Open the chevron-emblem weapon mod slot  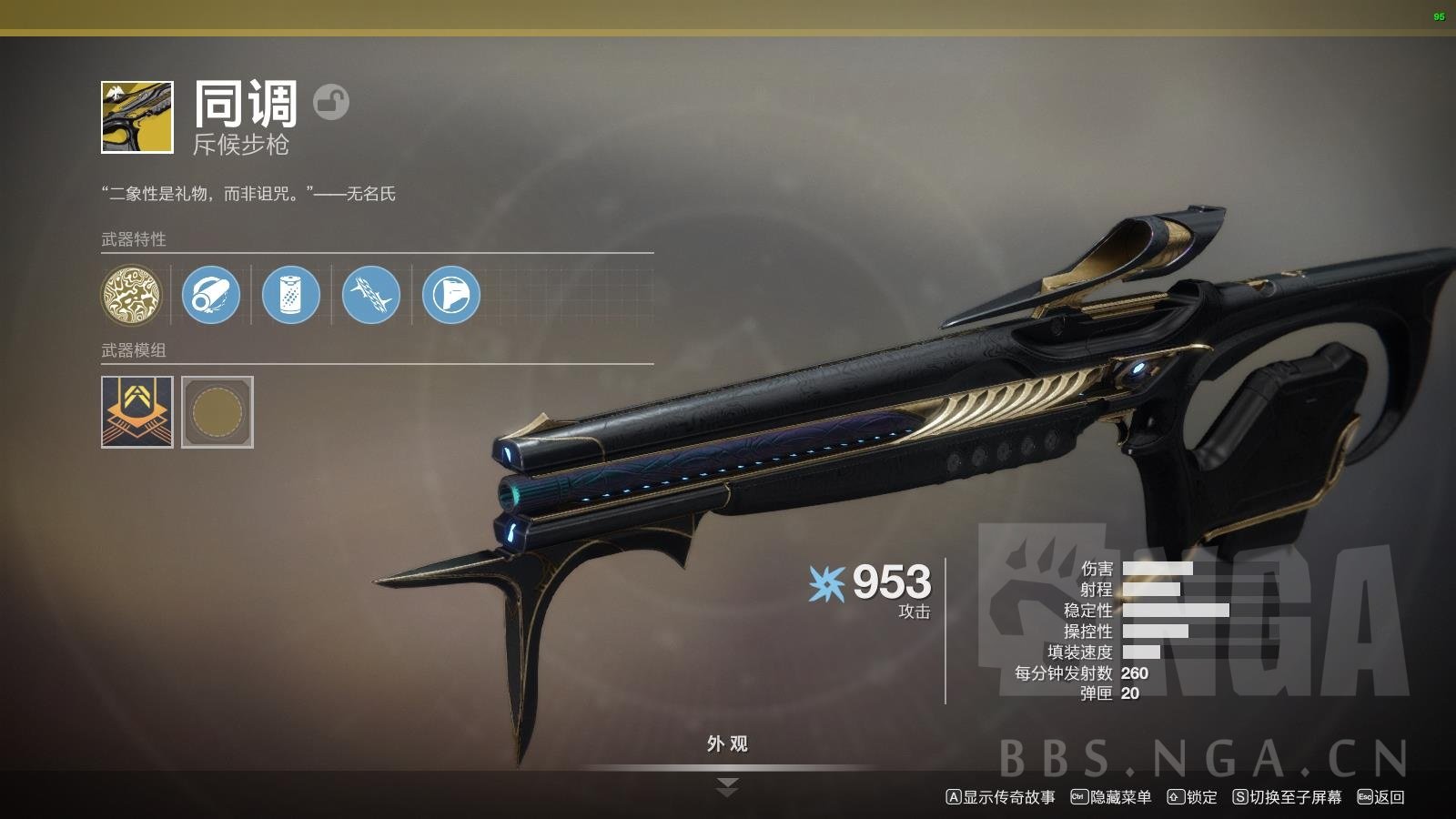point(136,412)
